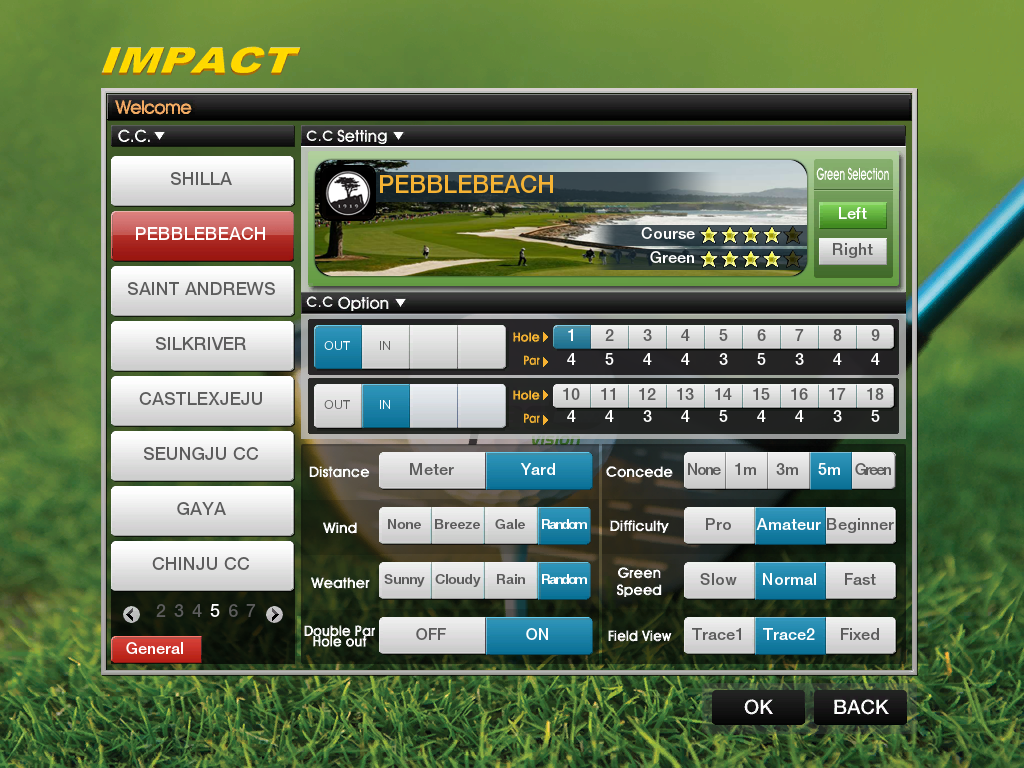
Task: Go to the next course list page
Action: pos(275,614)
